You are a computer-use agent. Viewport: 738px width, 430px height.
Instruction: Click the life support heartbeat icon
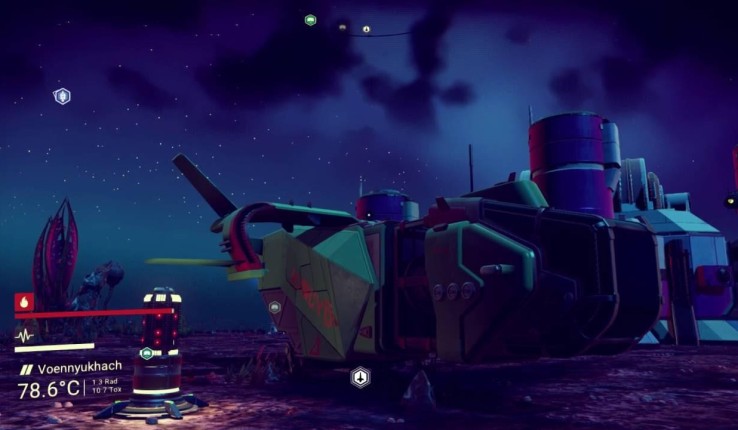tap(23, 335)
